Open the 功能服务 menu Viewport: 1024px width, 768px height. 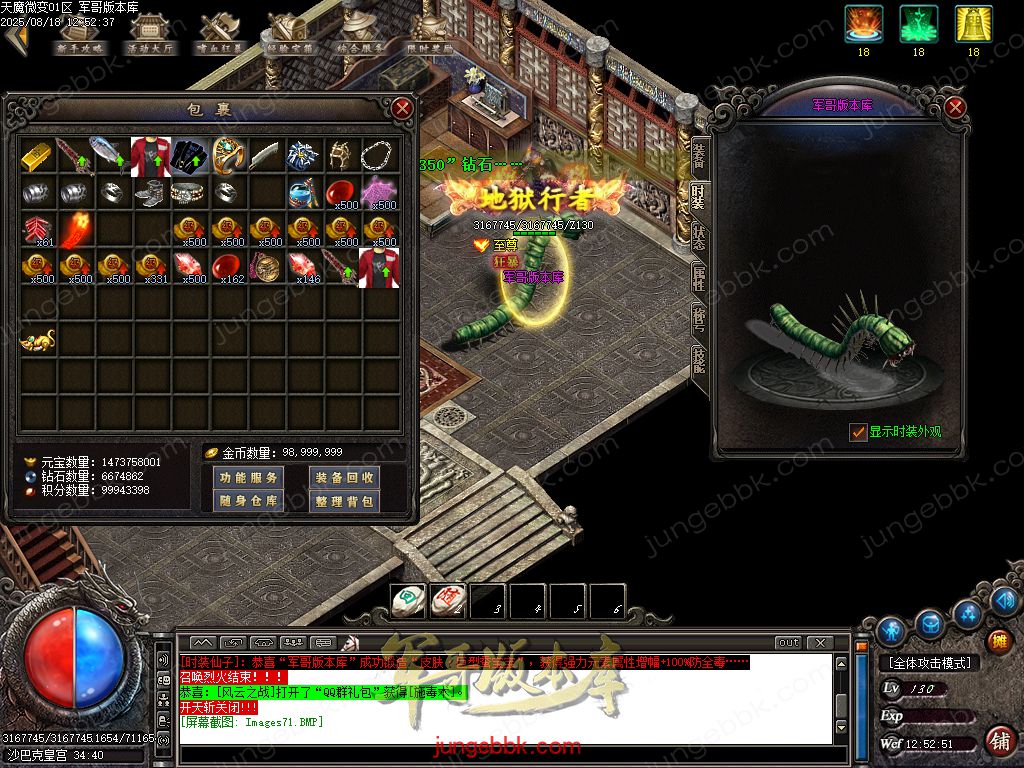click(x=248, y=478)
